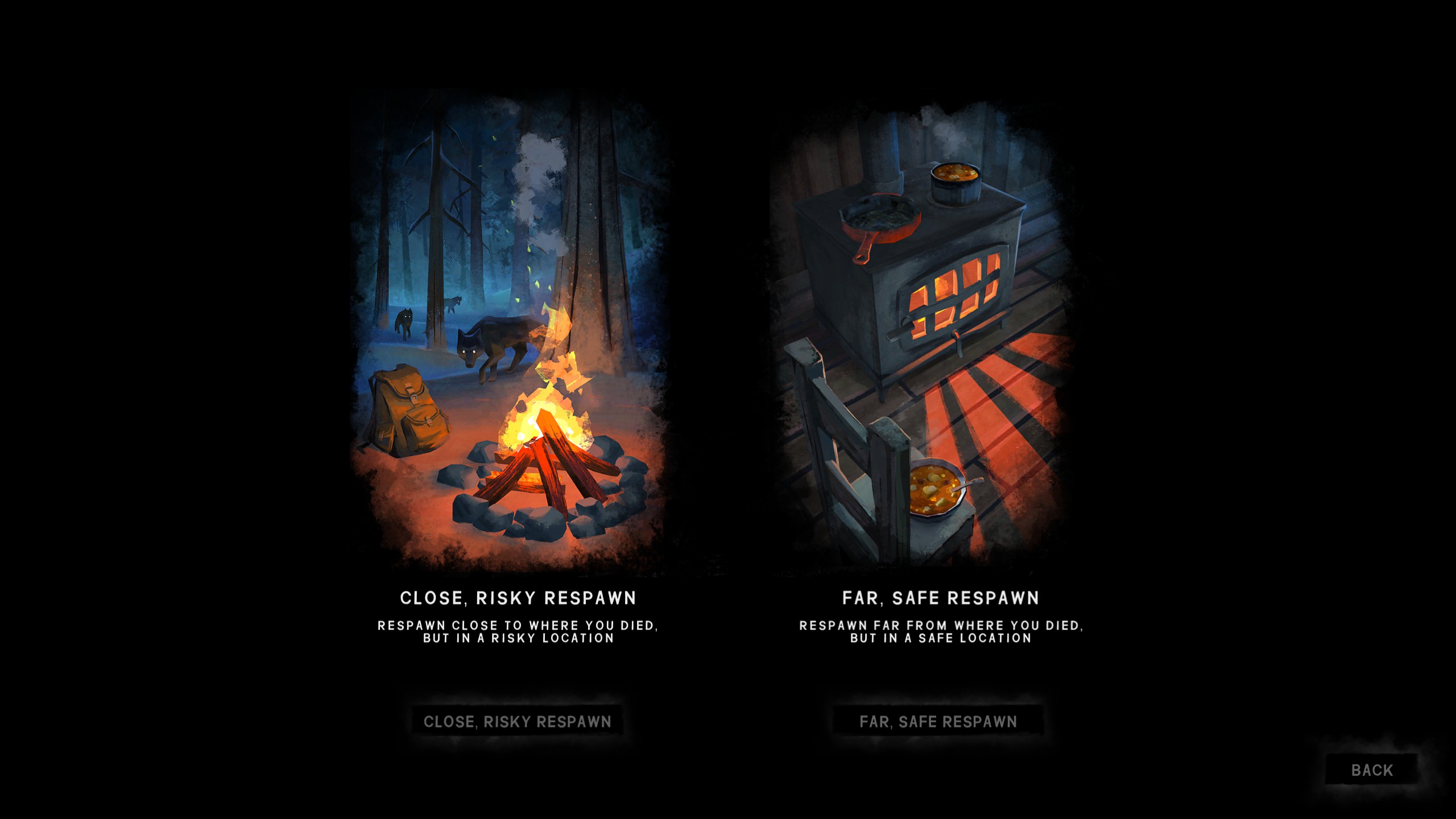The image size is (1456, 819).
Task: Pick the campfire and wolves artwork card
Action: click(509, 333)
